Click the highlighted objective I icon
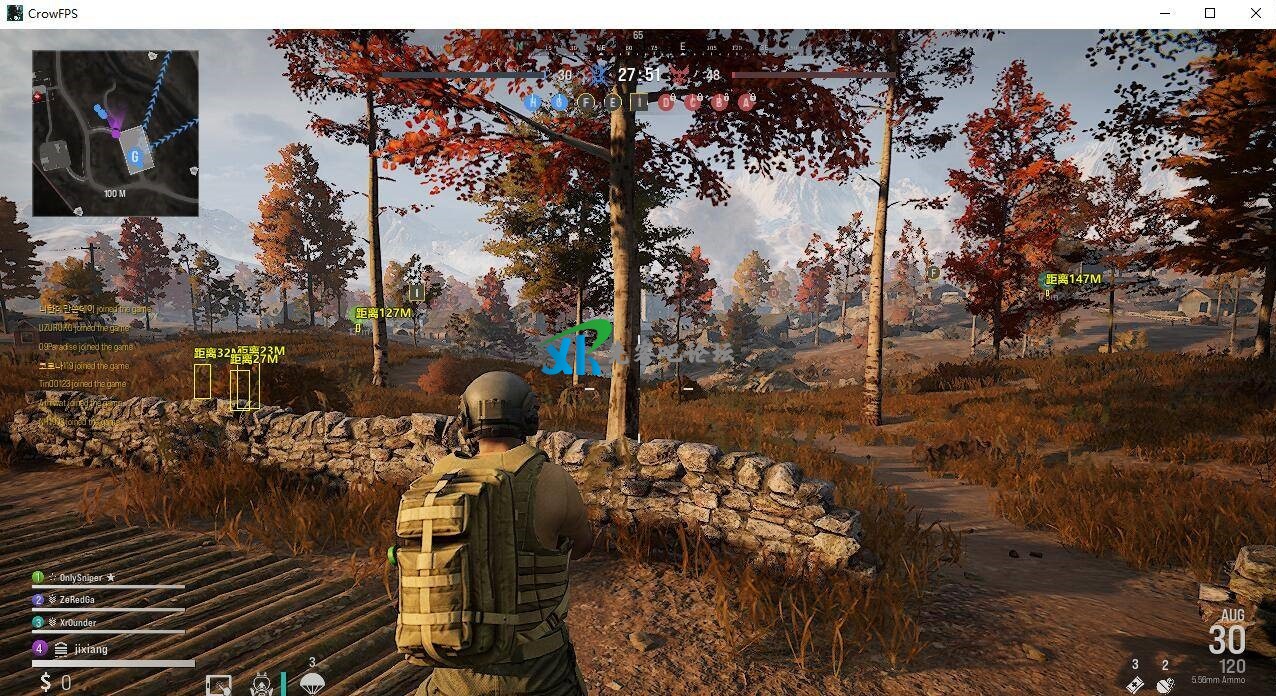The height and width of the screenshot is (696, 1276). (639, 102)
